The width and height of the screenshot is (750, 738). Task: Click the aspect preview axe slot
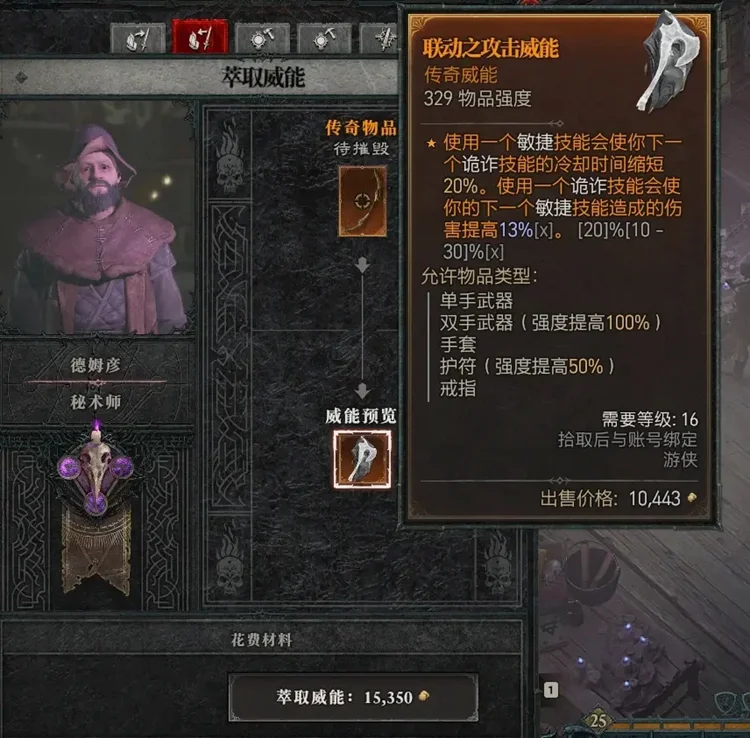(x=362, y=459)
